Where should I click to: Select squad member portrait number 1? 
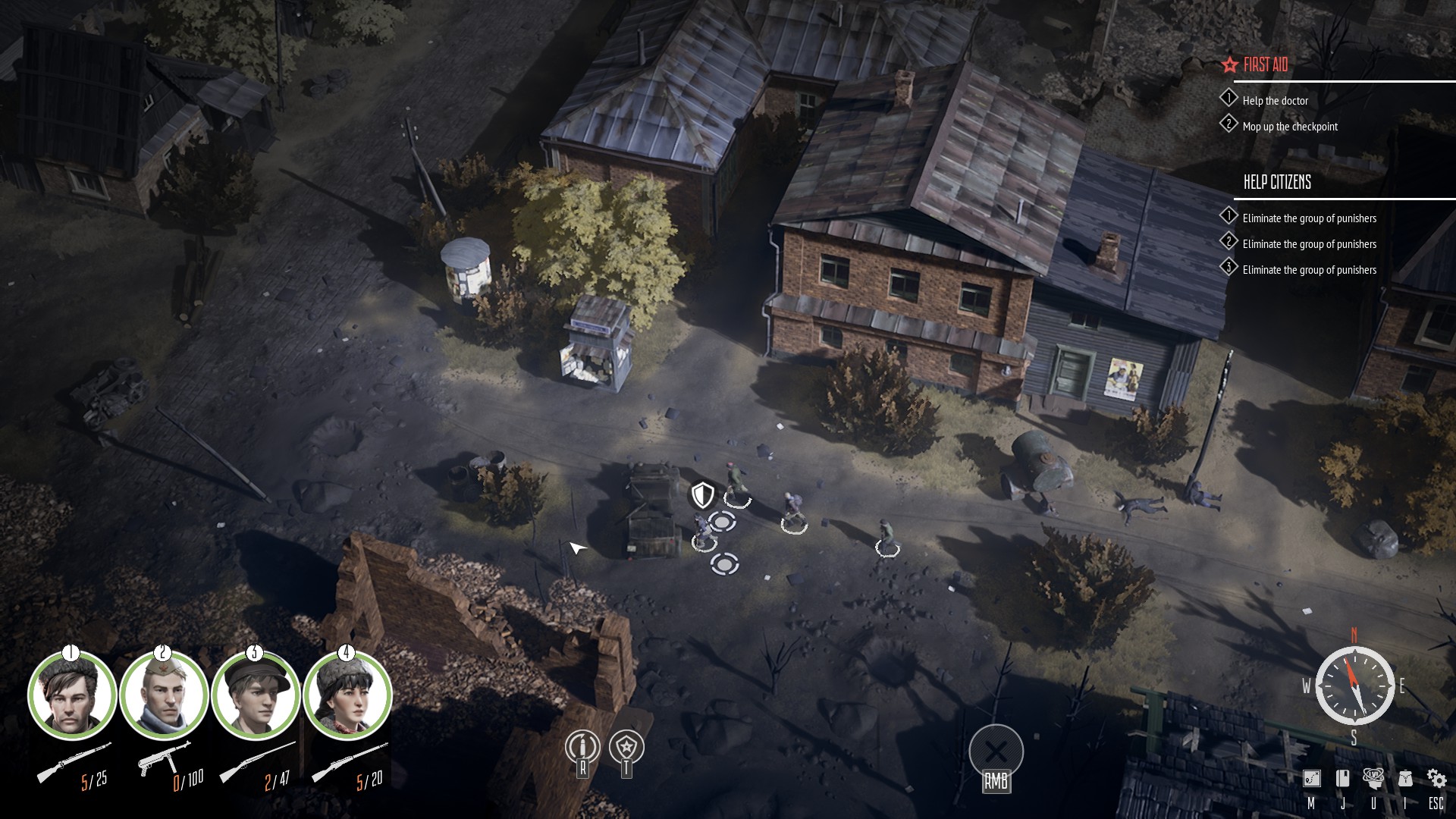point(72,695)
